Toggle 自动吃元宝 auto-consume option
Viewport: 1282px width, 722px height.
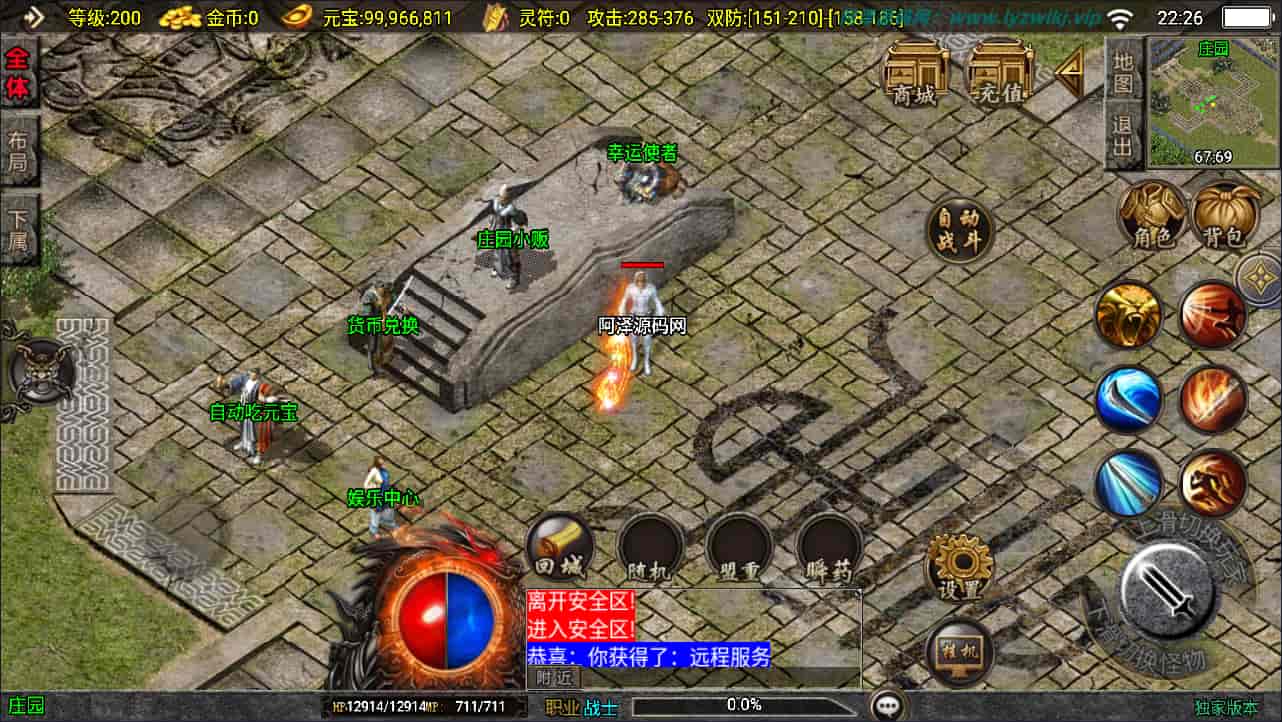tap(252, 412)
